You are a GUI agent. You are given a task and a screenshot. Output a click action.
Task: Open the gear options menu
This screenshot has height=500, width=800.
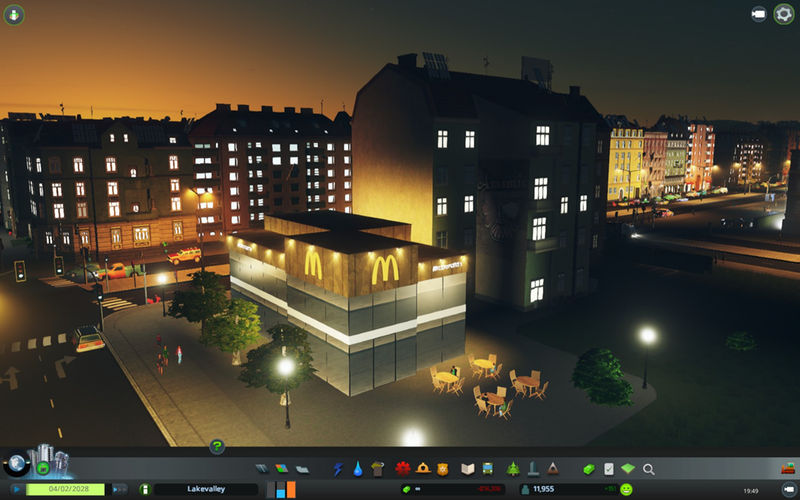[x=784, y=14]
